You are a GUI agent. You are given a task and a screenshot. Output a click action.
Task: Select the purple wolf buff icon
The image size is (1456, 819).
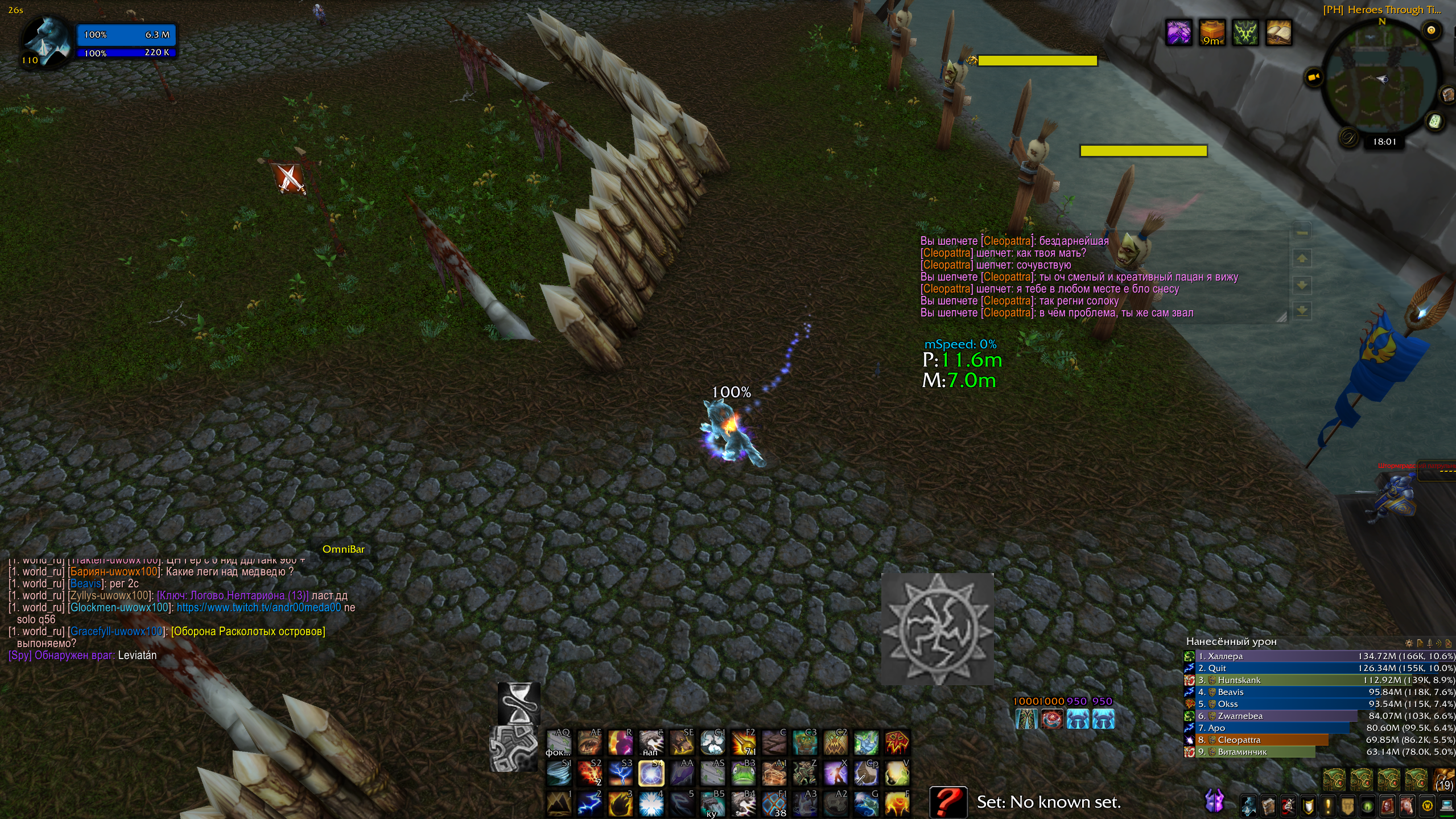[1178, 32]
